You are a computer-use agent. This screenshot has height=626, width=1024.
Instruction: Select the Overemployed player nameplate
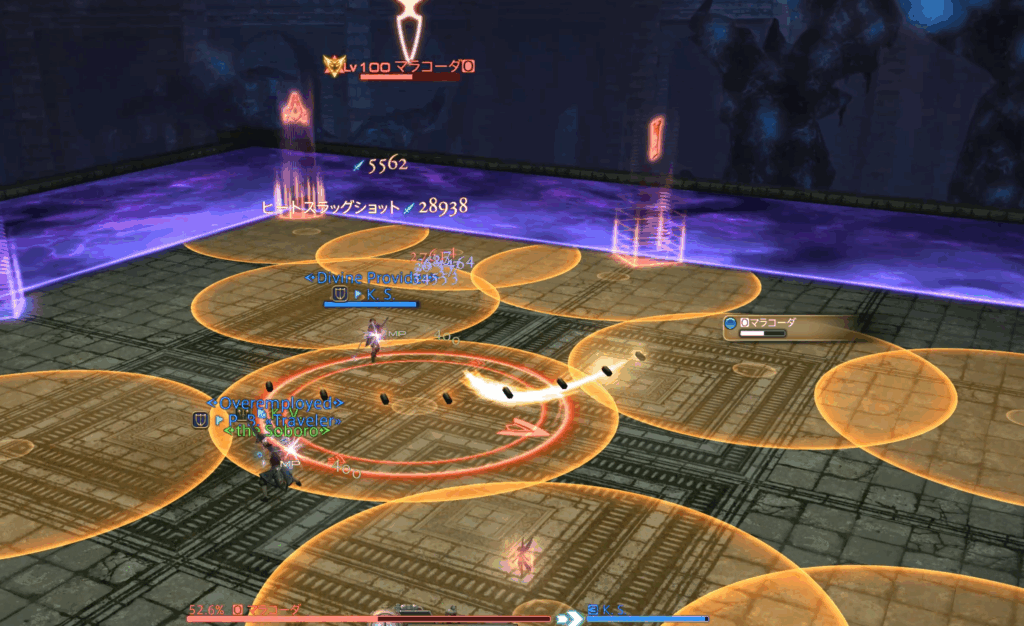click(276, 404)
